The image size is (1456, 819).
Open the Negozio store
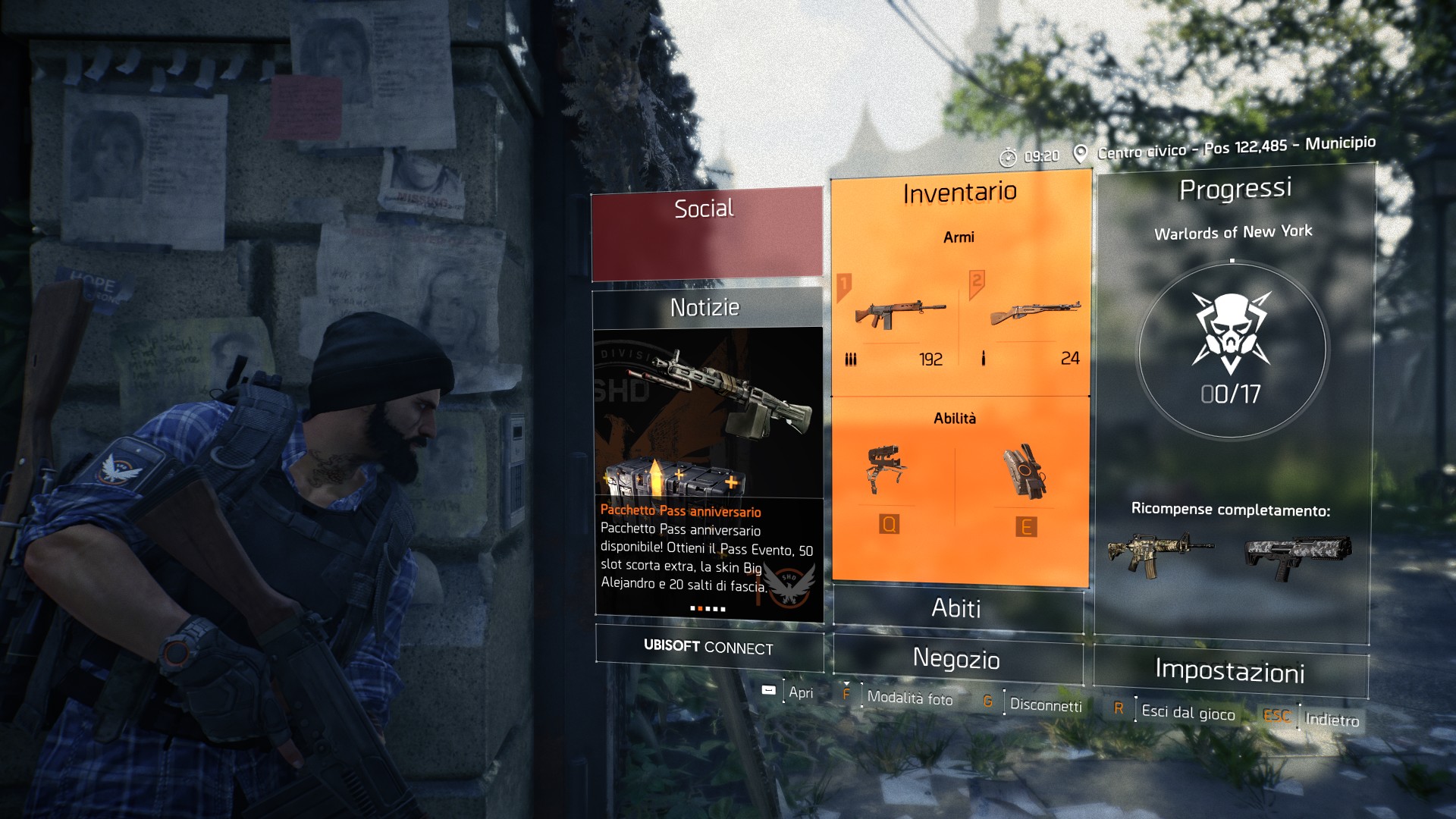(x=957, y=660)
